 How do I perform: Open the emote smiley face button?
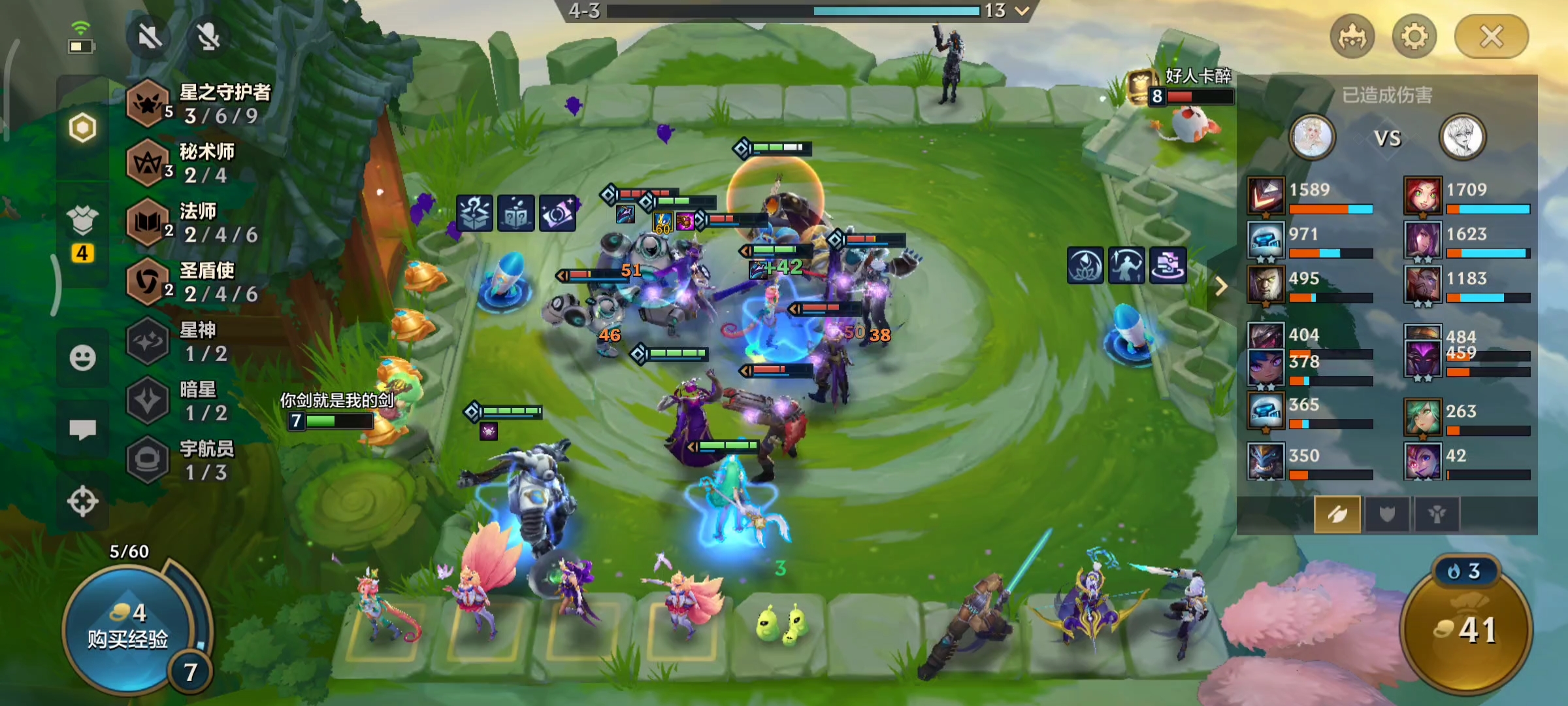[82, 358]
